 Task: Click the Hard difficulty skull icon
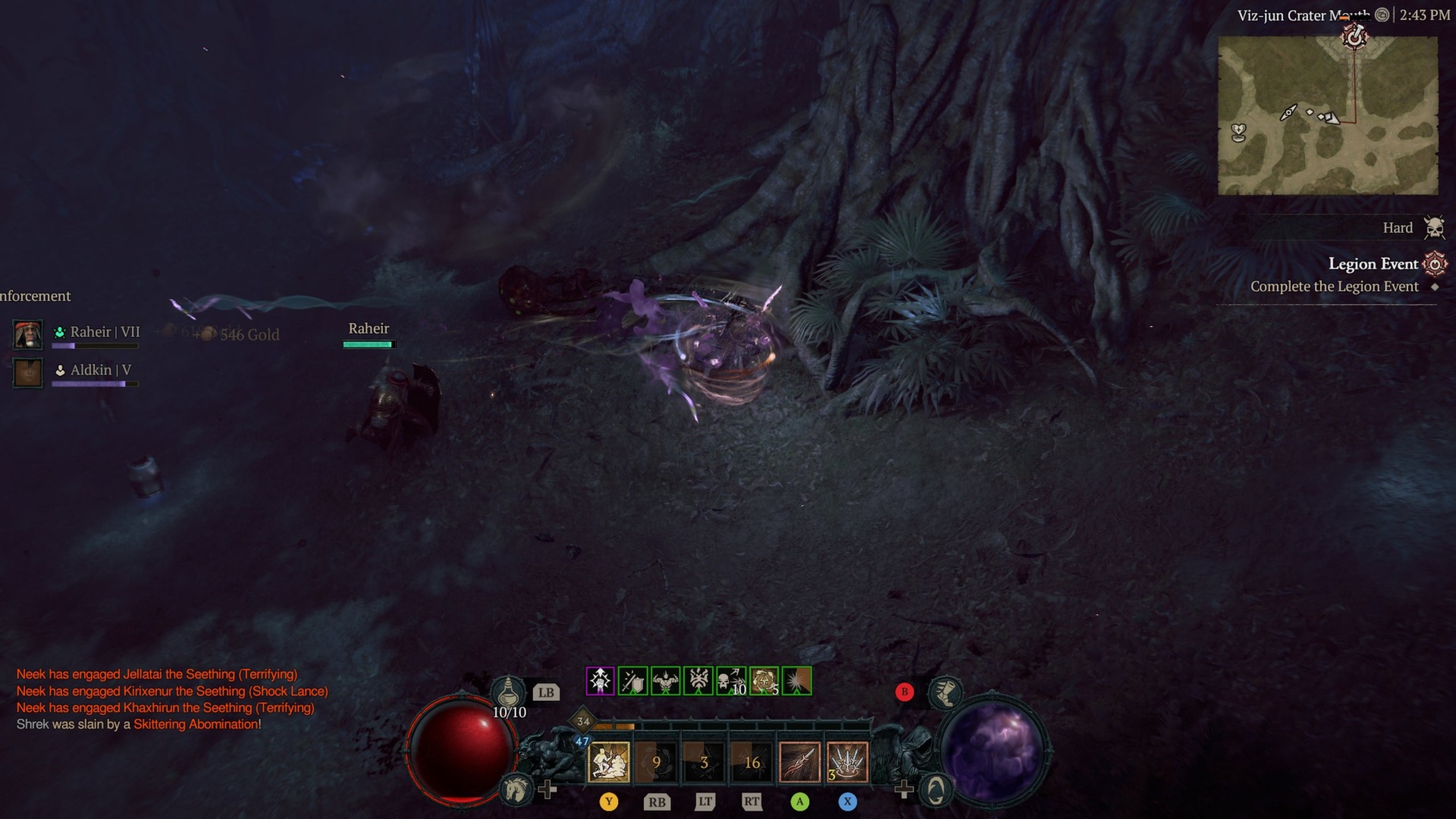click(1435, 227)
